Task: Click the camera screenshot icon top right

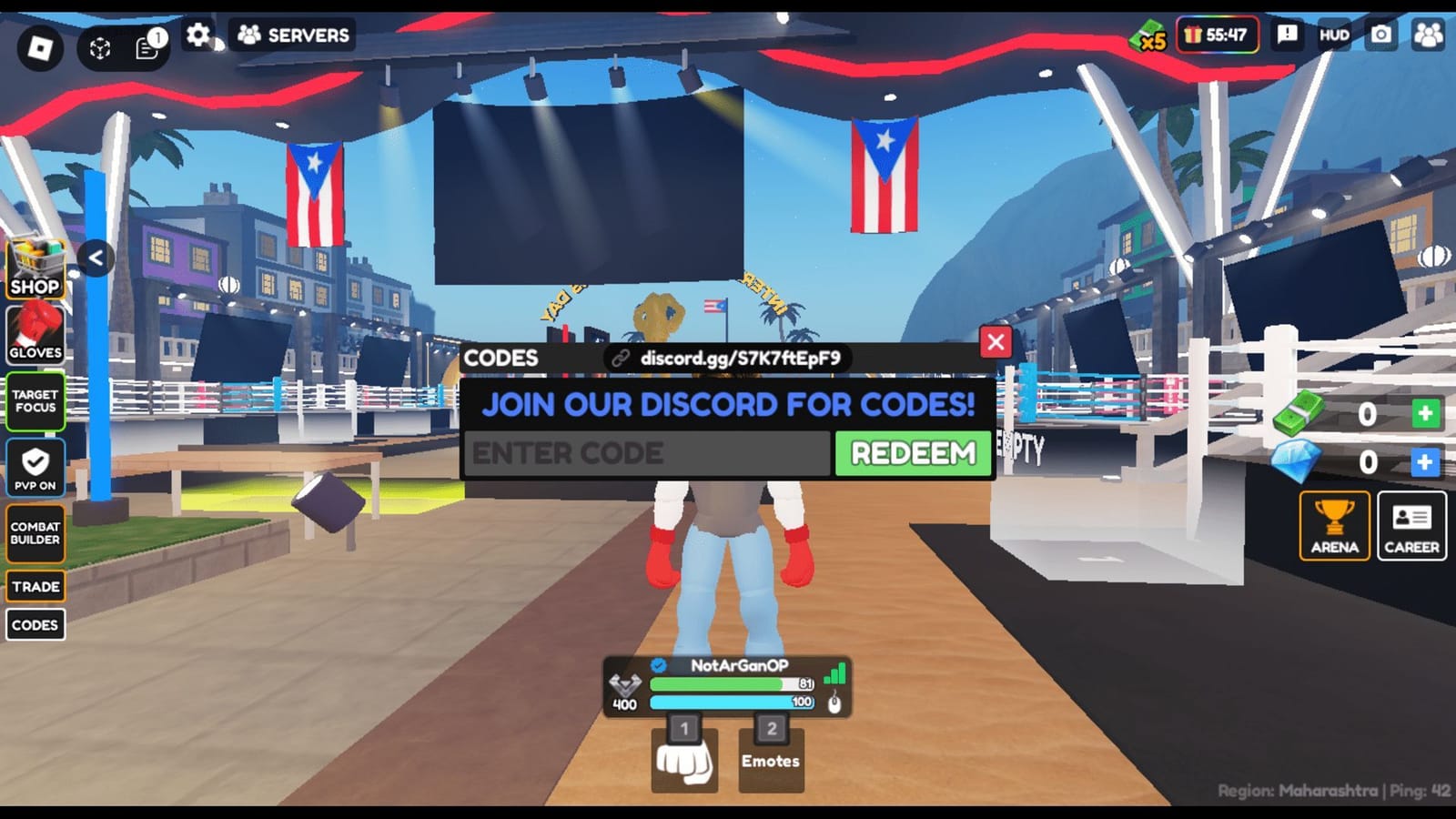Action: click(1380, 35)
